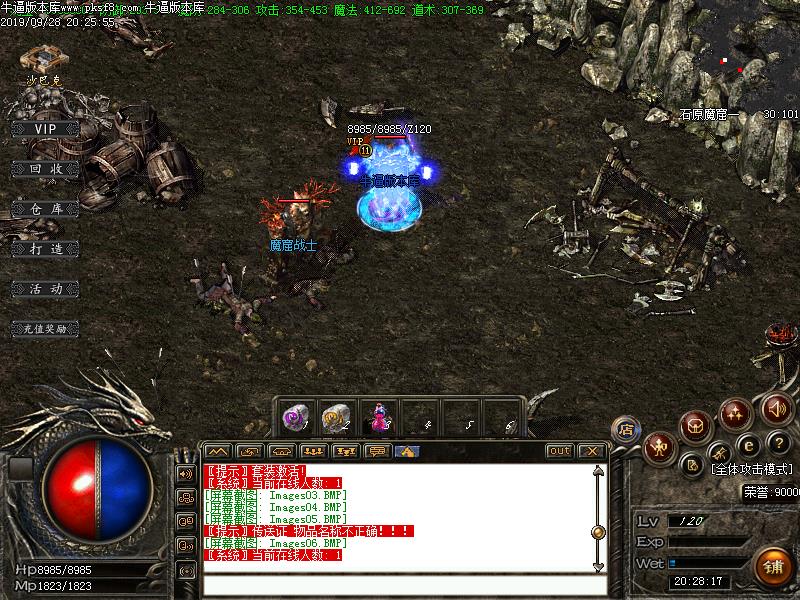Open the round 店 shop button
Viewport: 800px width, 600px height.
click(x=626, y=430)
